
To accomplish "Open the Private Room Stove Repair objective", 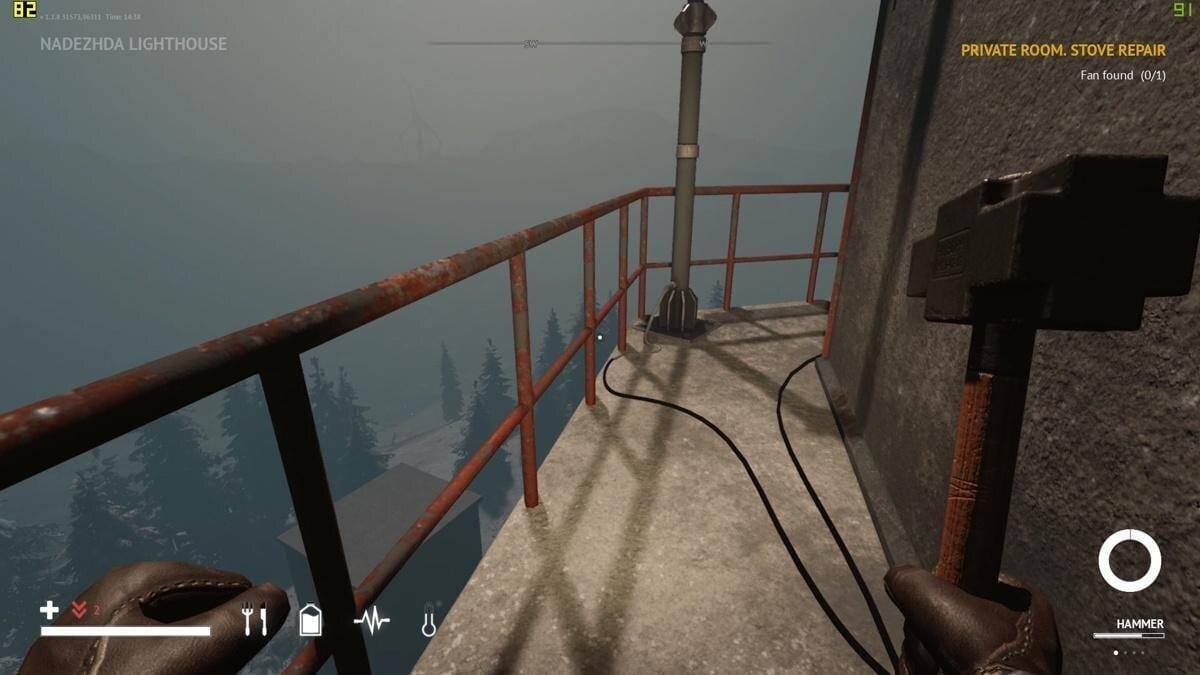I will [x=1064, y=50].
